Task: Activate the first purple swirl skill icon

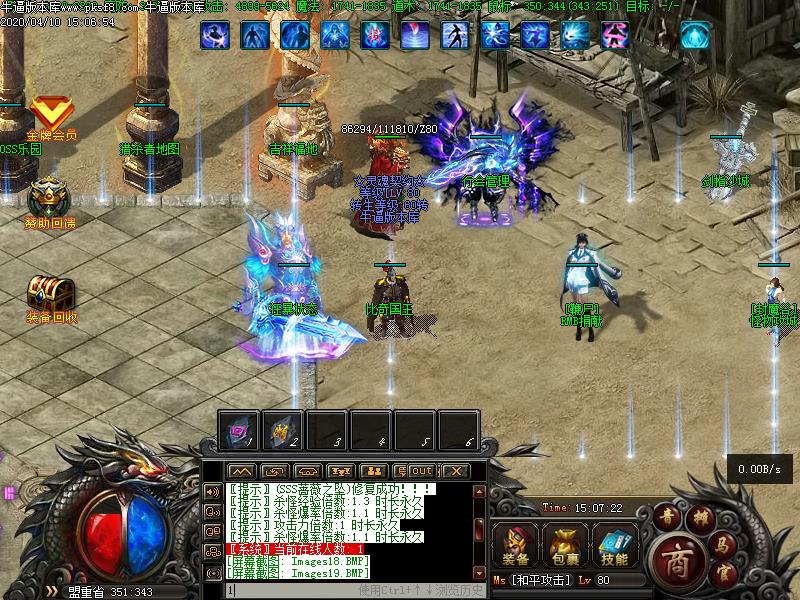Action: pyautogui.click(x=215, y=36)
